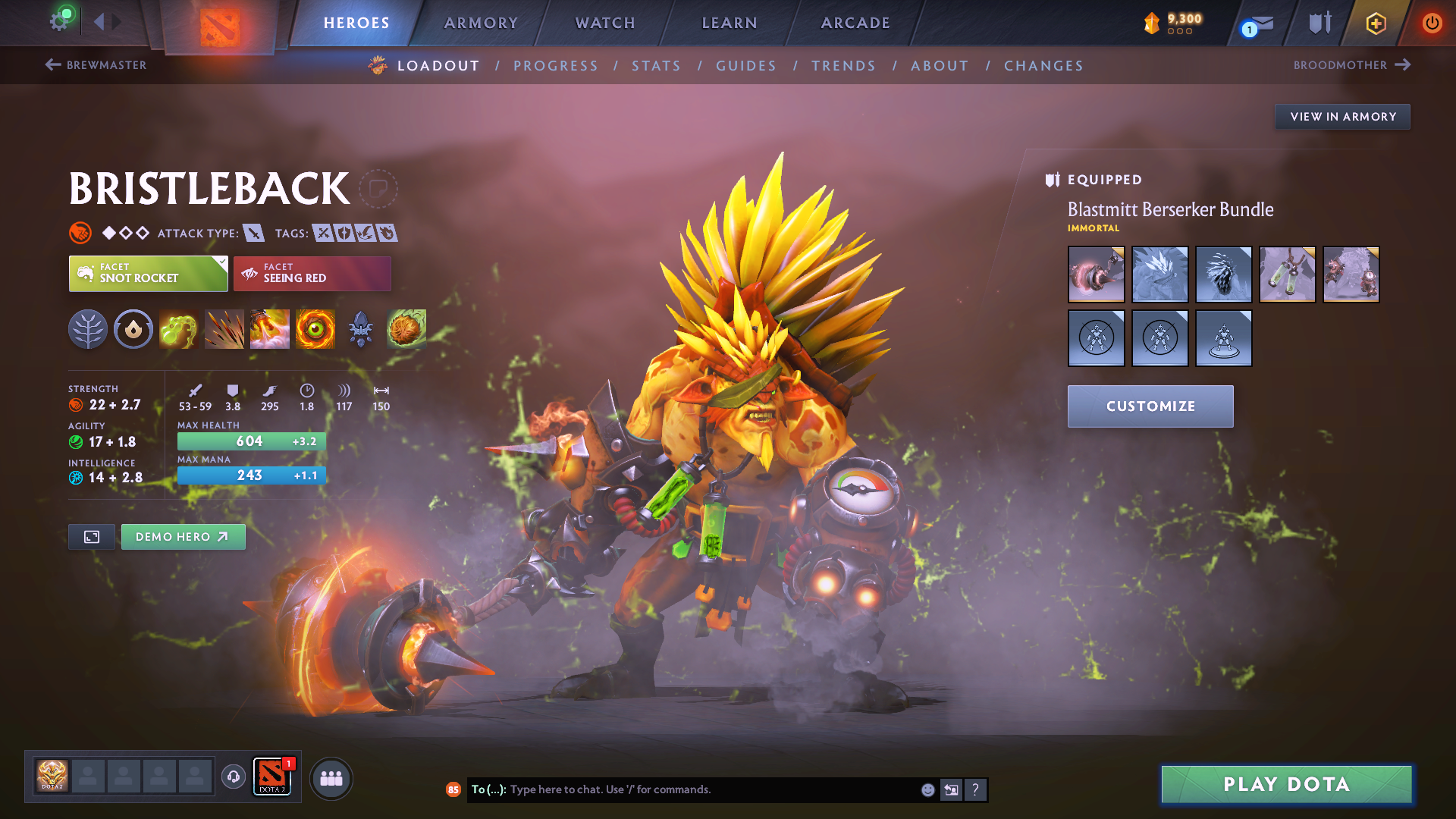This screenshot has height=819, width=1456.
Task: Launch Demo Hero mode
Action: pos(183,537)
